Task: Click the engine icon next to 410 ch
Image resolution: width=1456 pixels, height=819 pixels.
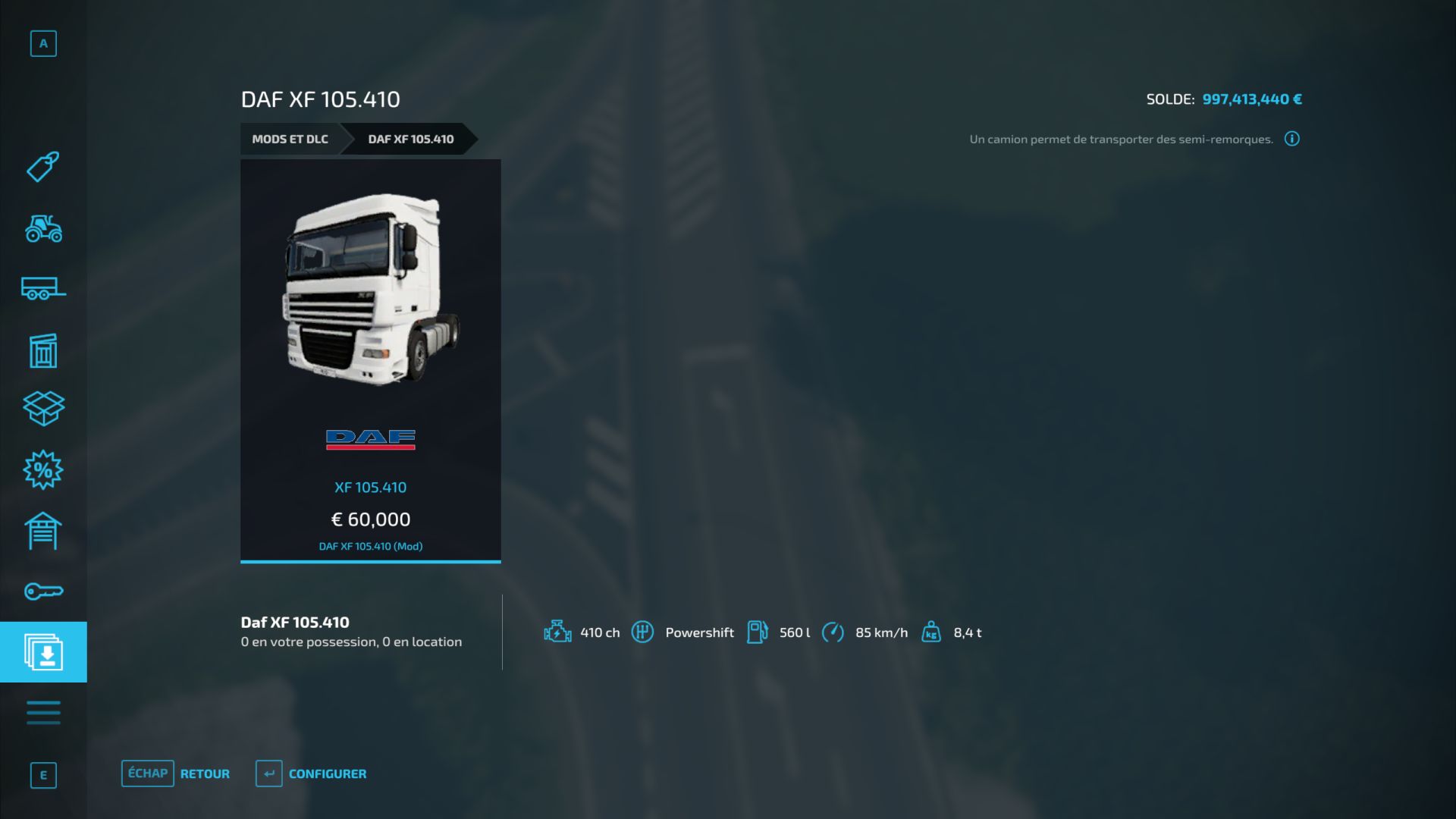Action: 557,632
